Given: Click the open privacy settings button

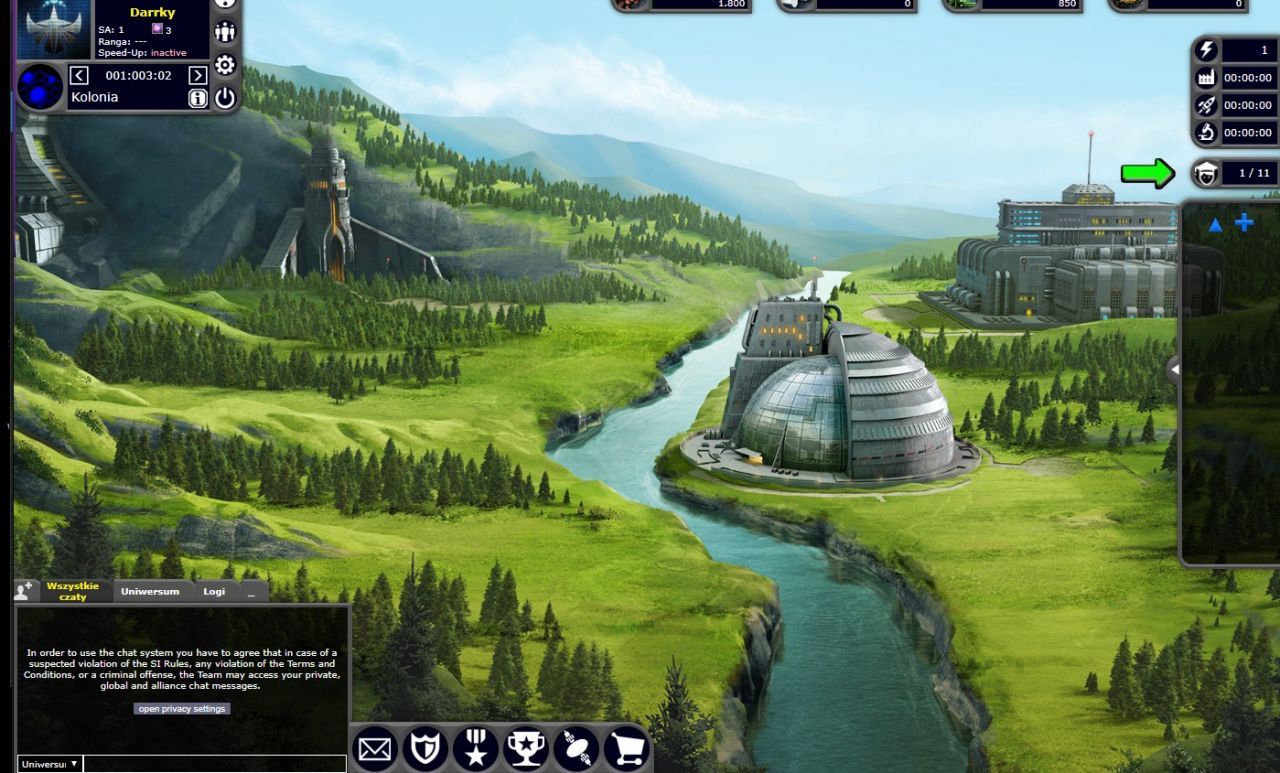Looking at the screenshot, I should (183, 709).
